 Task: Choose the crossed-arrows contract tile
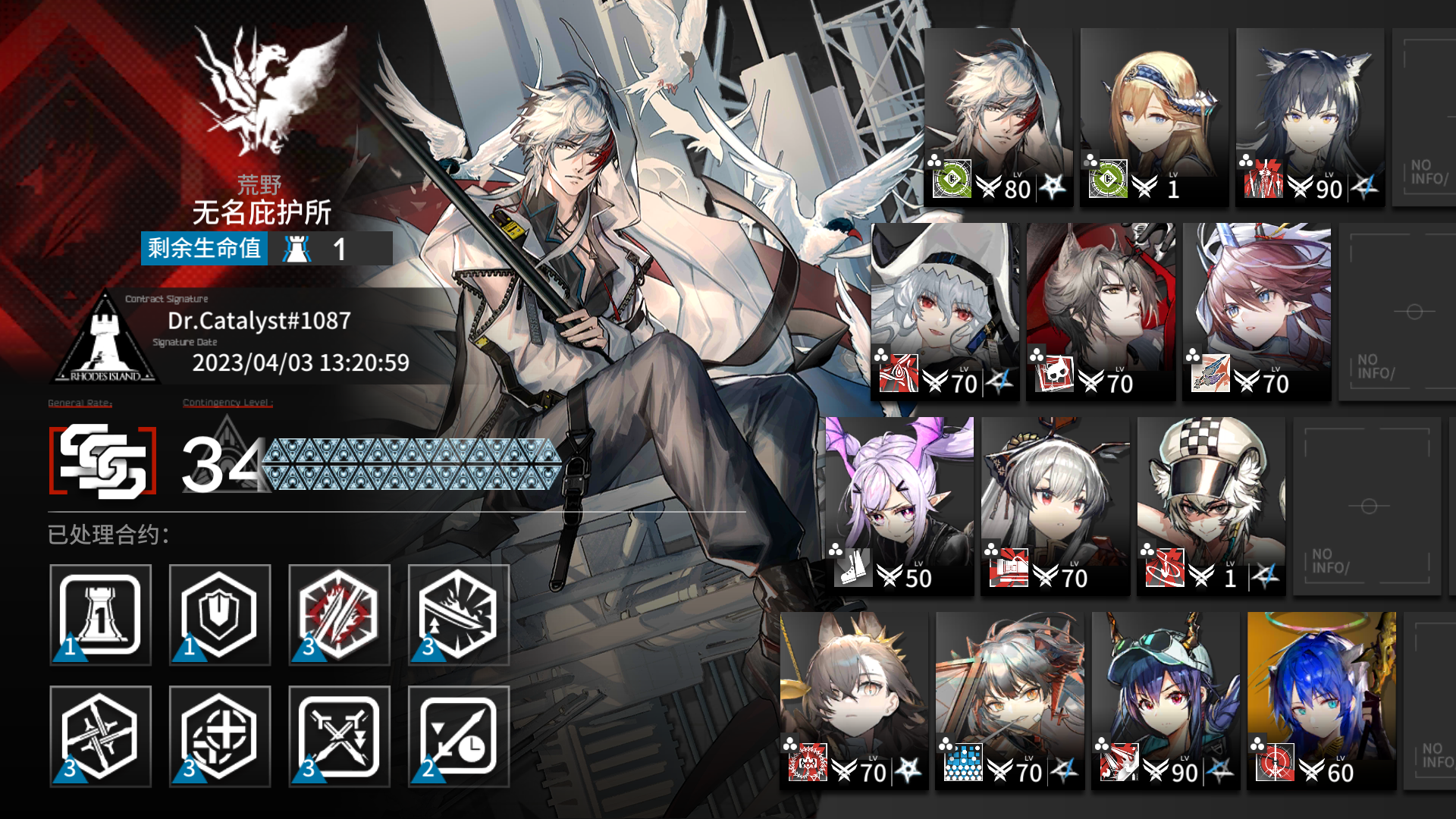pyautogui.click(x=339, y=736)
